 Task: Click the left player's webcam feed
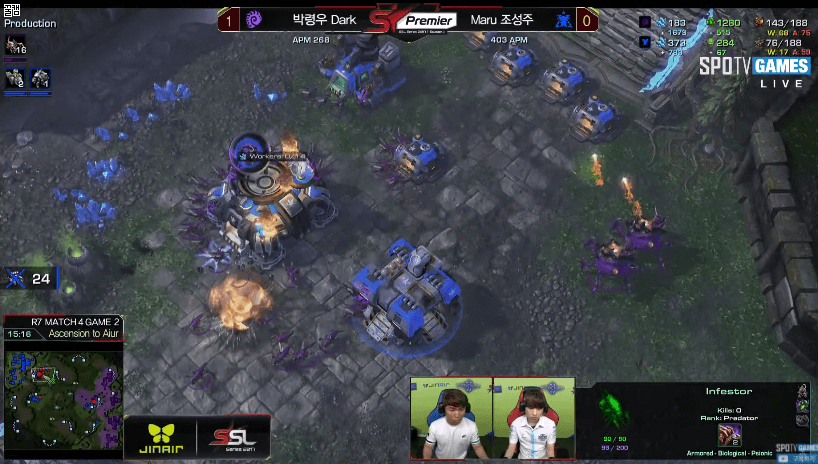pos(450,418)
